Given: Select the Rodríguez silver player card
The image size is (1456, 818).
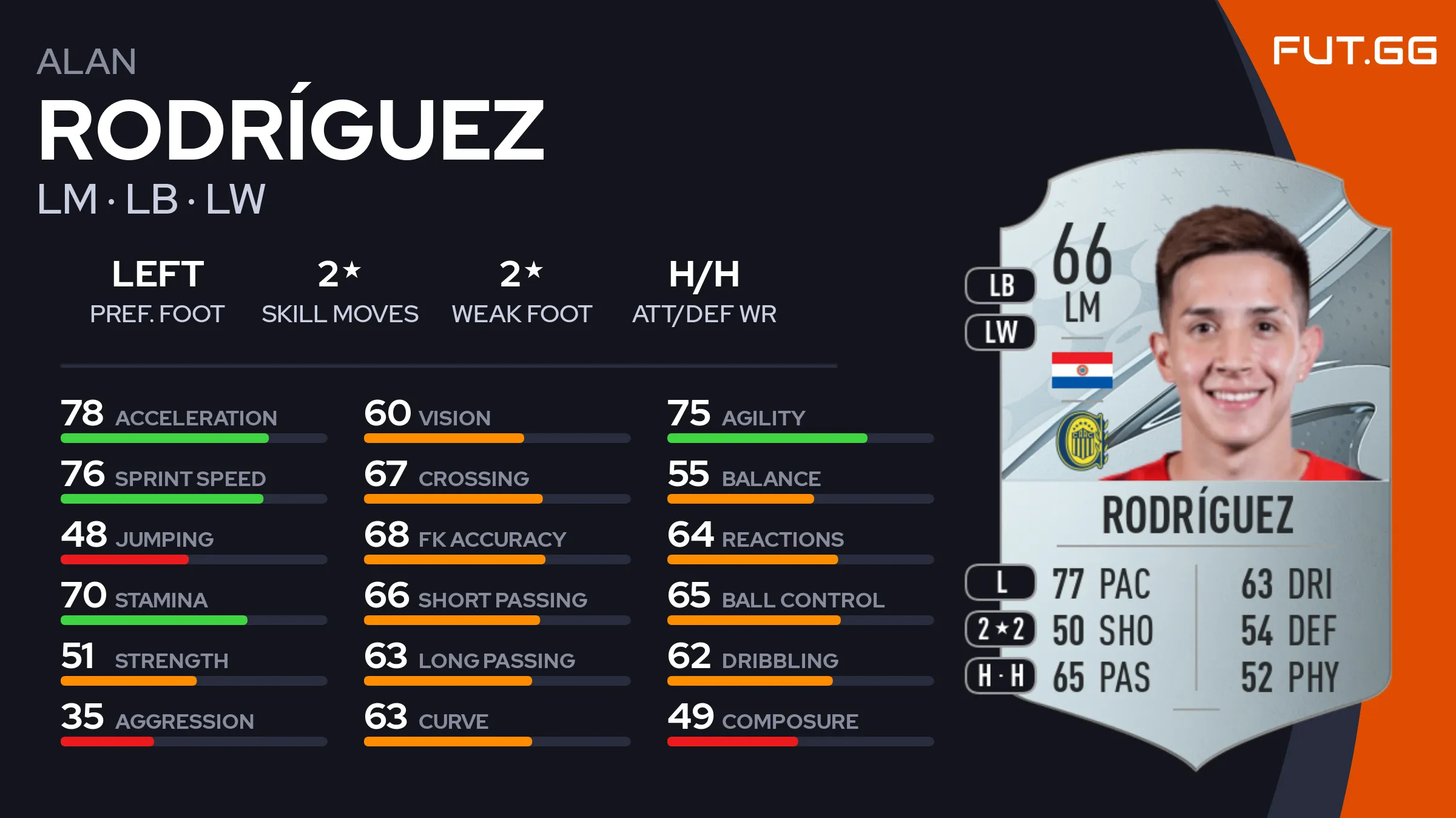Looking at the screenshot, I should pyautogui.click(x=1195, y=461).
